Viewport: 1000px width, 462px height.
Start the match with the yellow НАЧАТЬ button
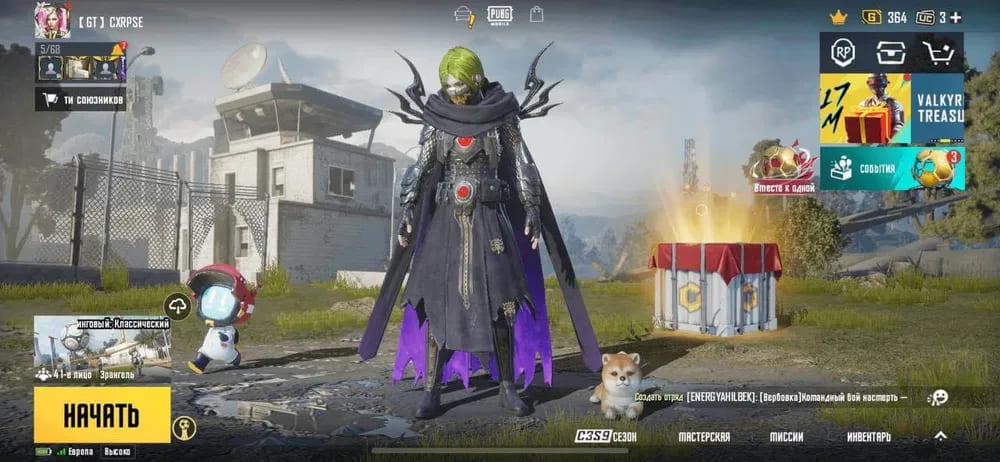click(x=102, y=415)
